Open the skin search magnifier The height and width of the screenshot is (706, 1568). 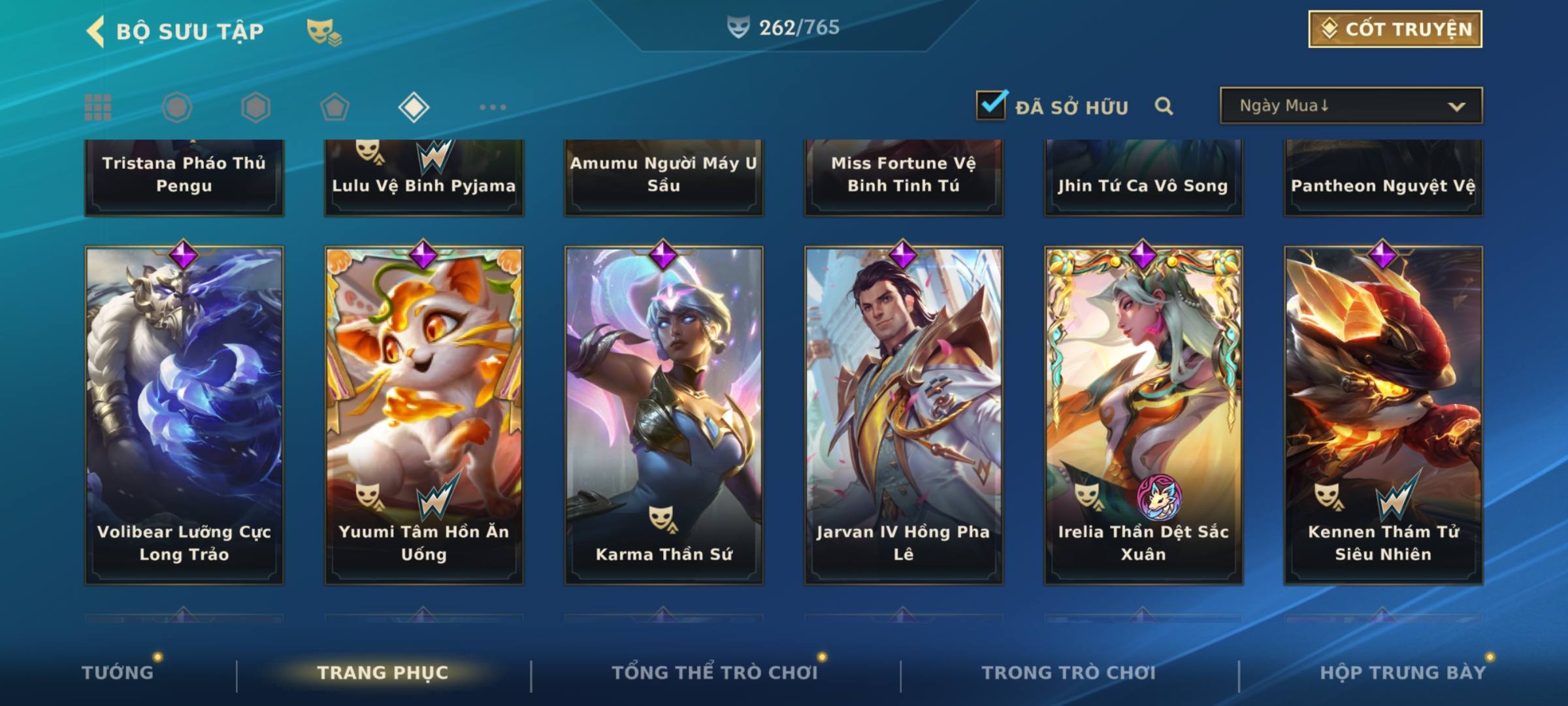[1164, 106]
